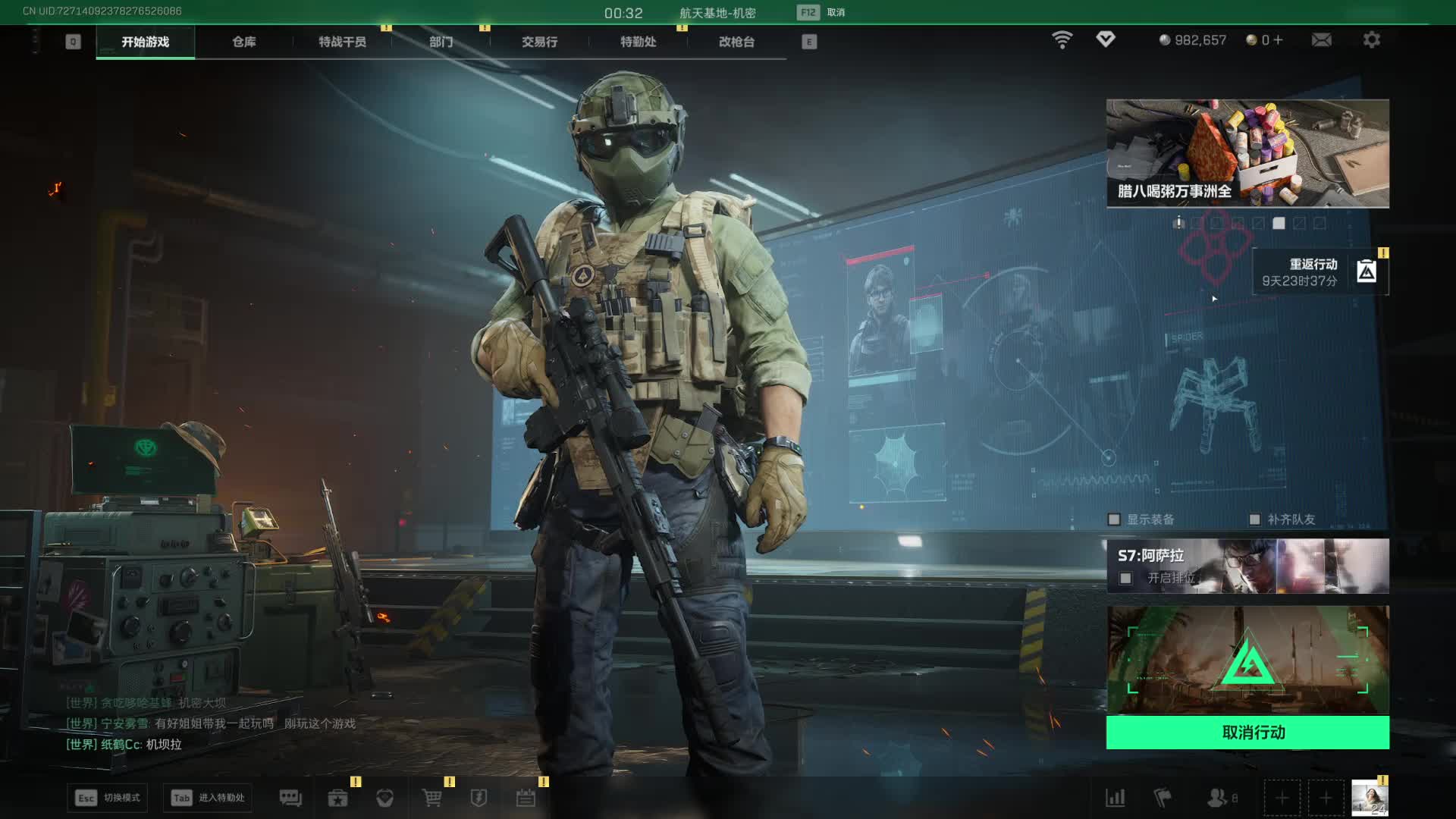
Task: Click the 进入特勤处 button
Action: (208, 798)
